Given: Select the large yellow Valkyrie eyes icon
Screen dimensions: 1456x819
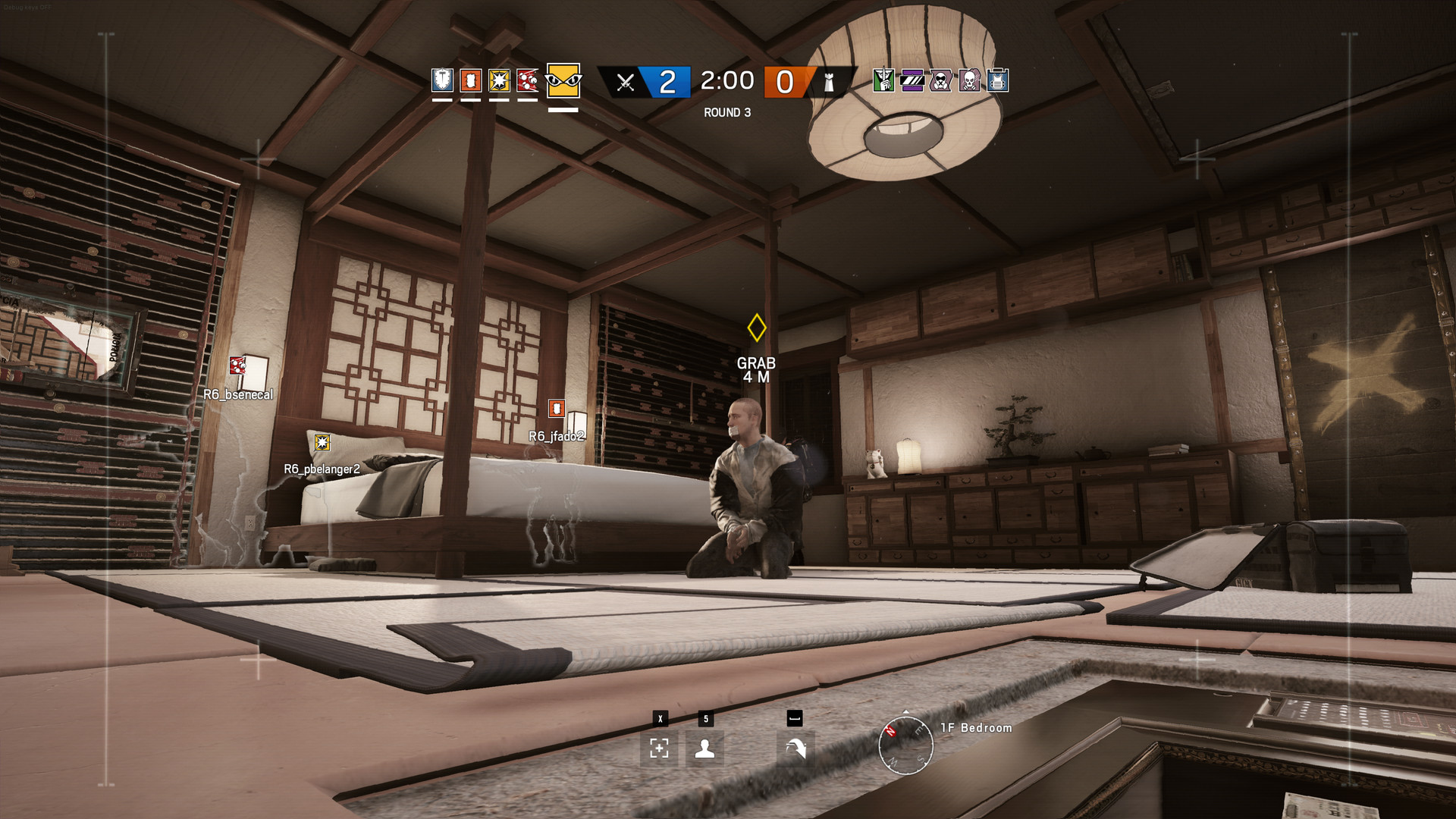Looking at the screenshot, I should pos(562,82).
